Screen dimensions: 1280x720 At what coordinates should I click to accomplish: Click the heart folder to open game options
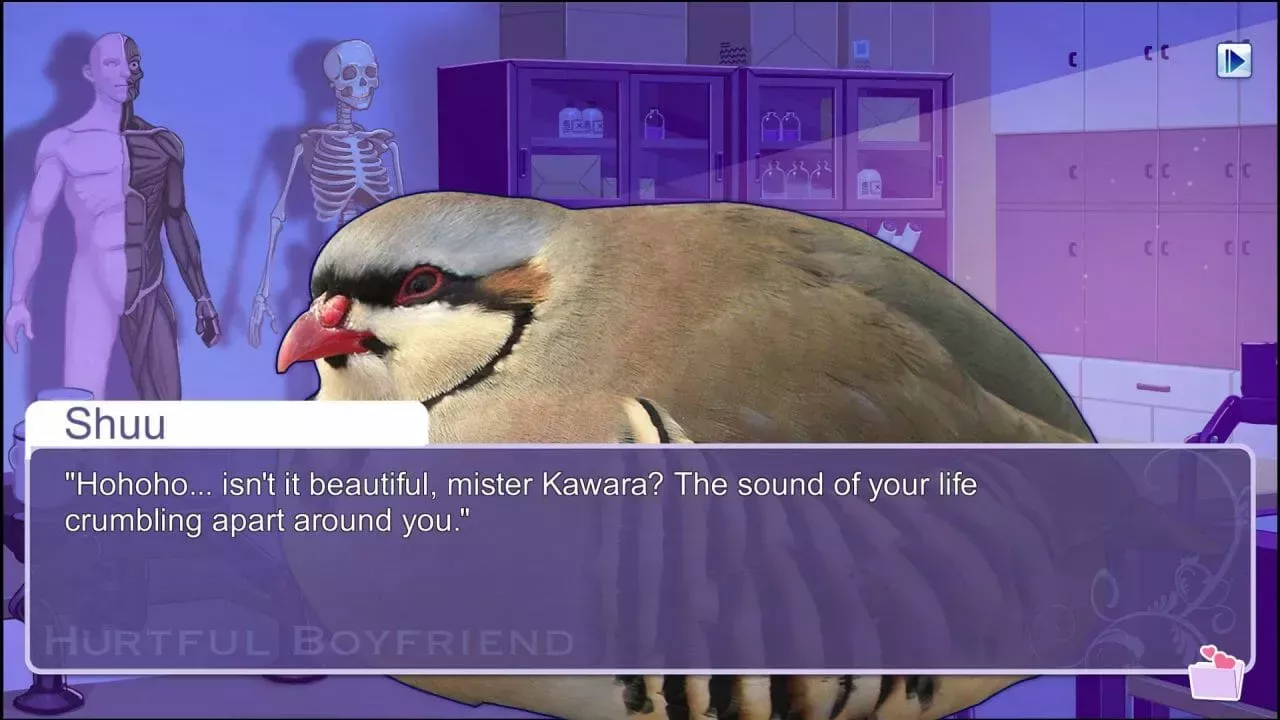[1216, 680]
